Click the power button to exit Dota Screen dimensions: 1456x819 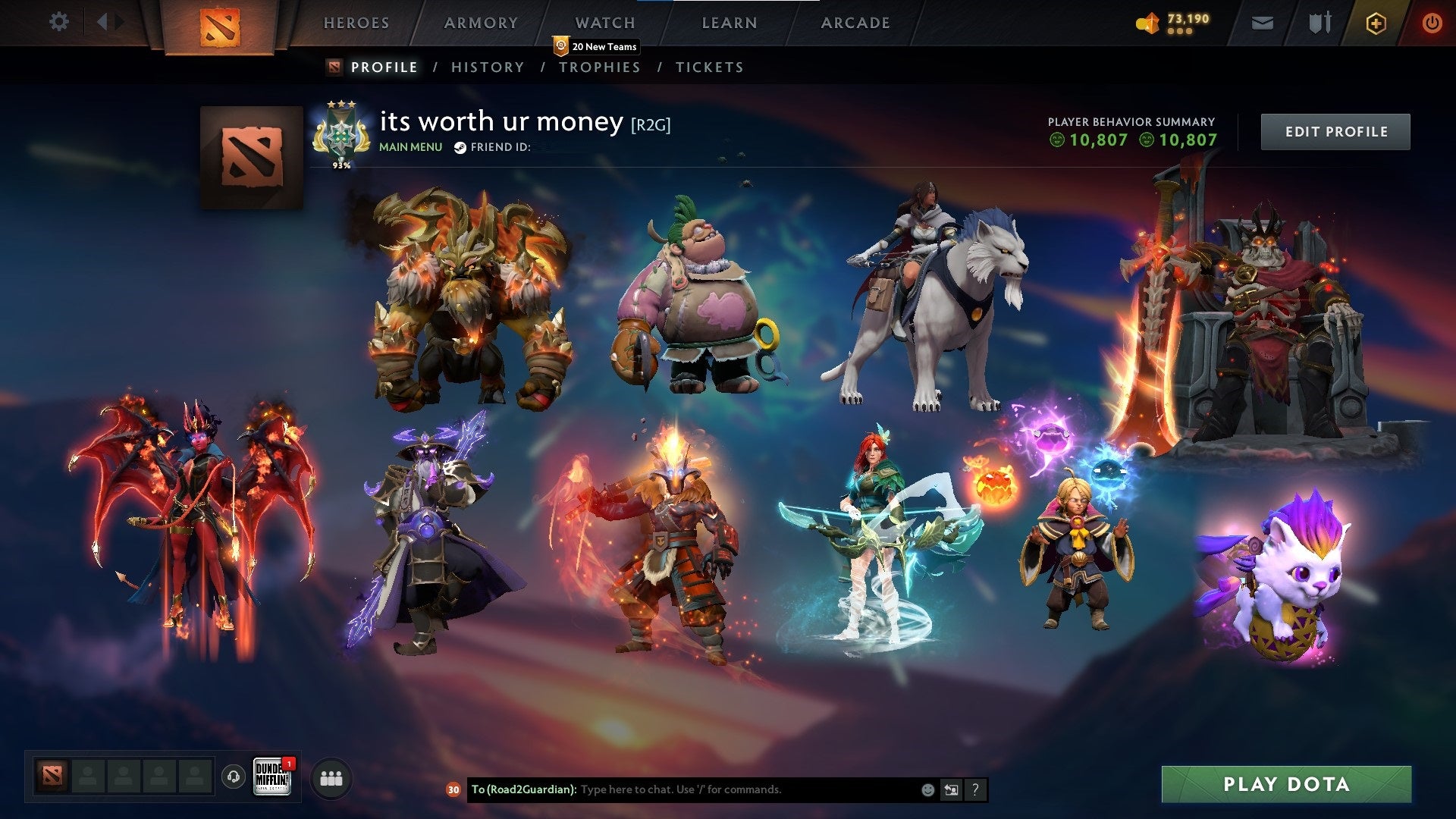(1432, 23)
